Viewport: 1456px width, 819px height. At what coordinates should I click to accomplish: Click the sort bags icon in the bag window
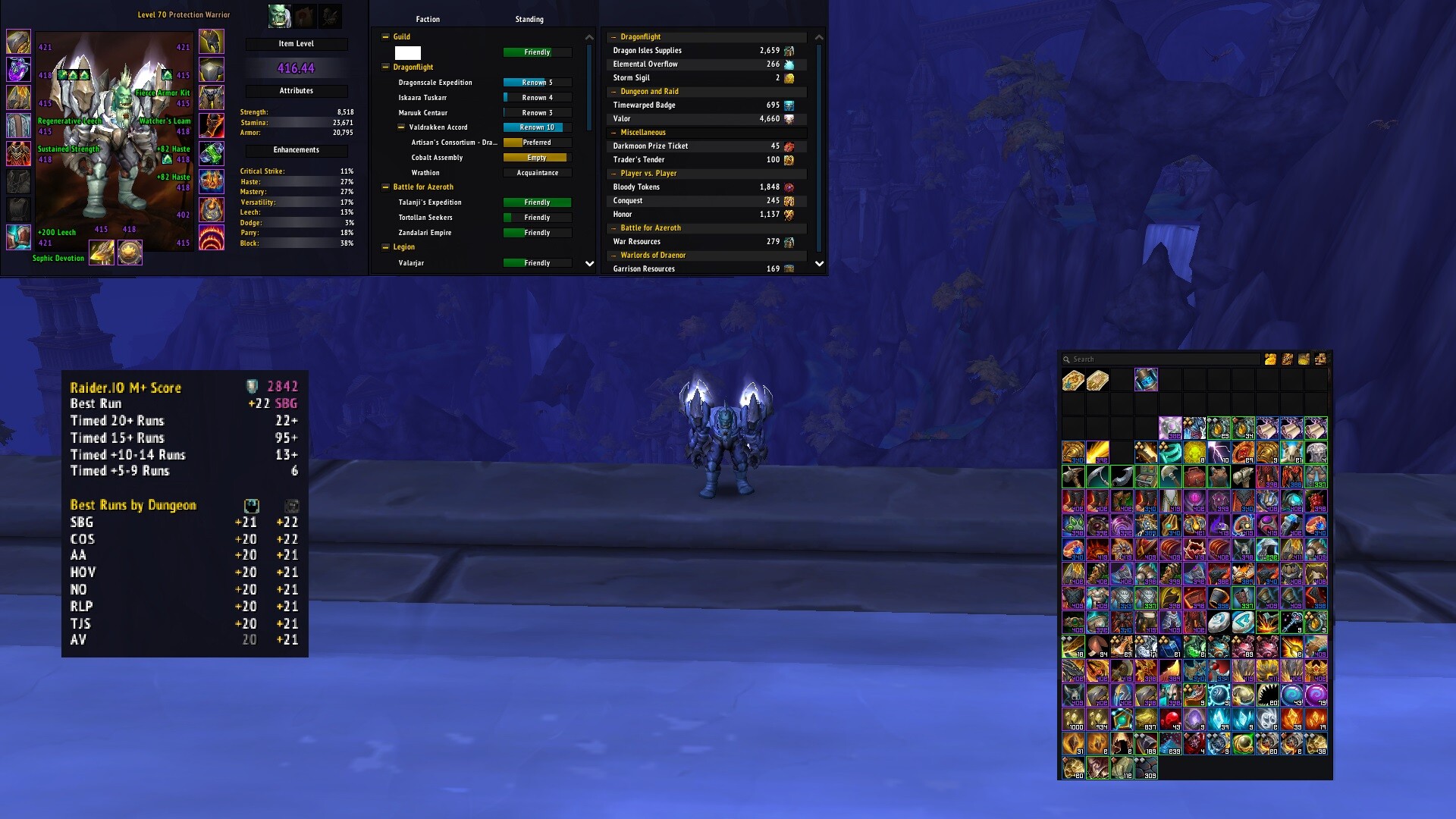click(x=1288, y=359)
